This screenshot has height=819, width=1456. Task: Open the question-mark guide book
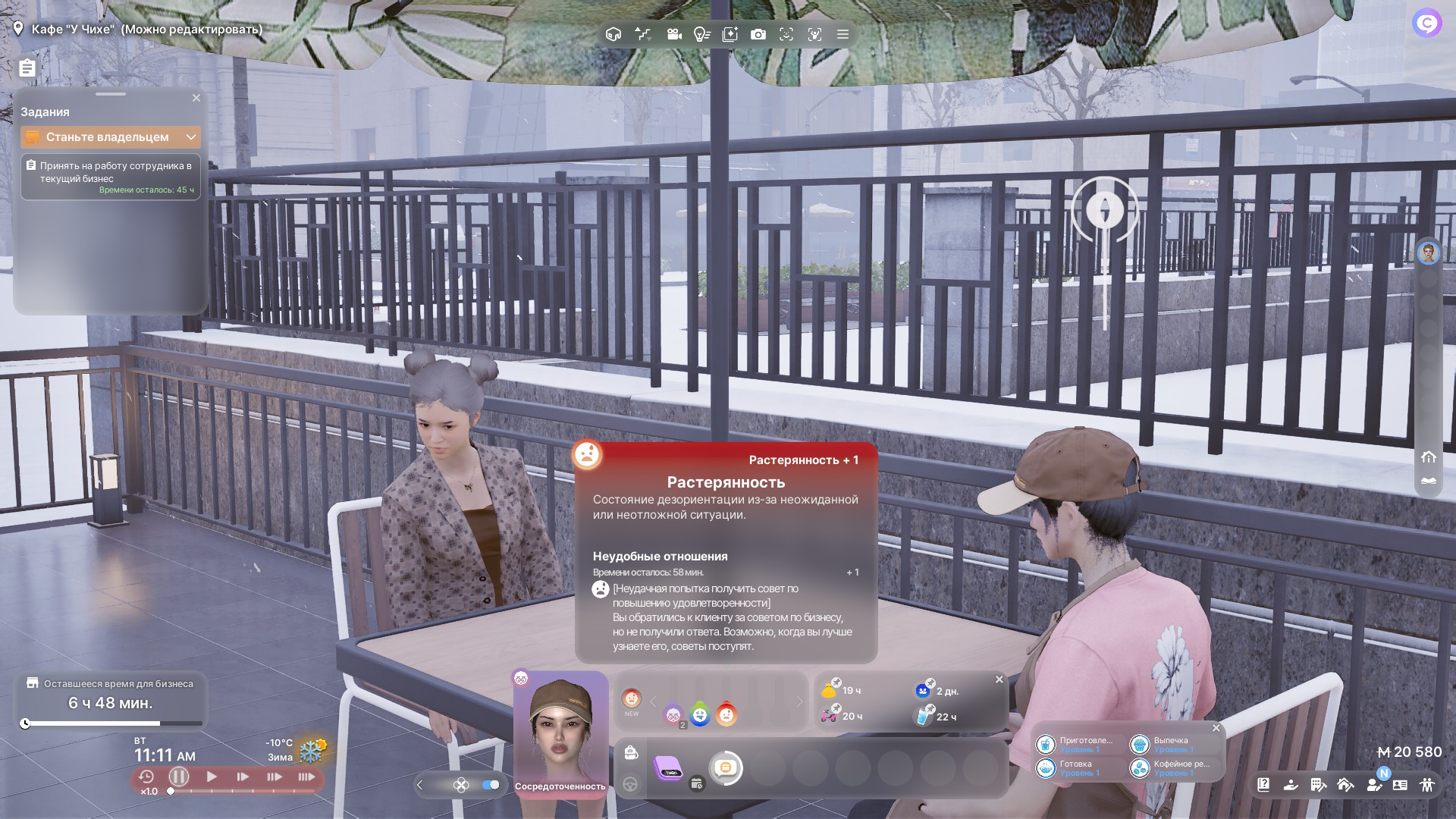1263,785
